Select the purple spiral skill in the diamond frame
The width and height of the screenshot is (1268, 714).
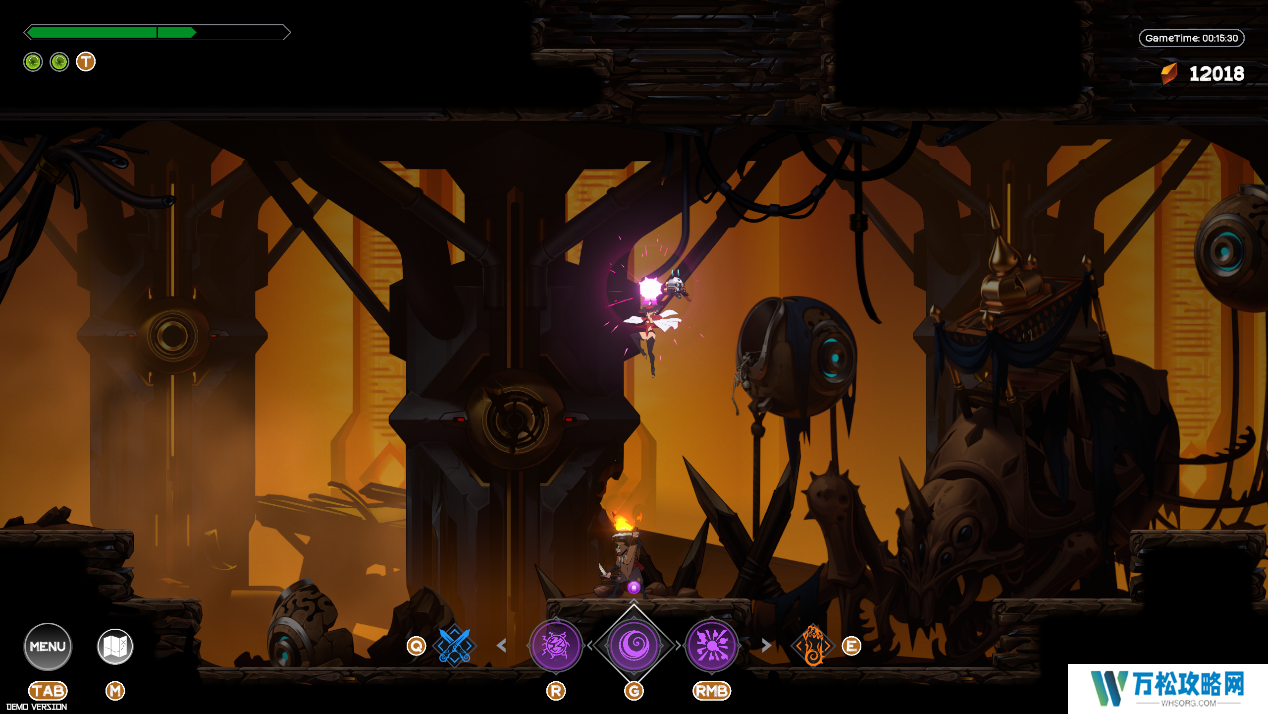tap(633, 646)
